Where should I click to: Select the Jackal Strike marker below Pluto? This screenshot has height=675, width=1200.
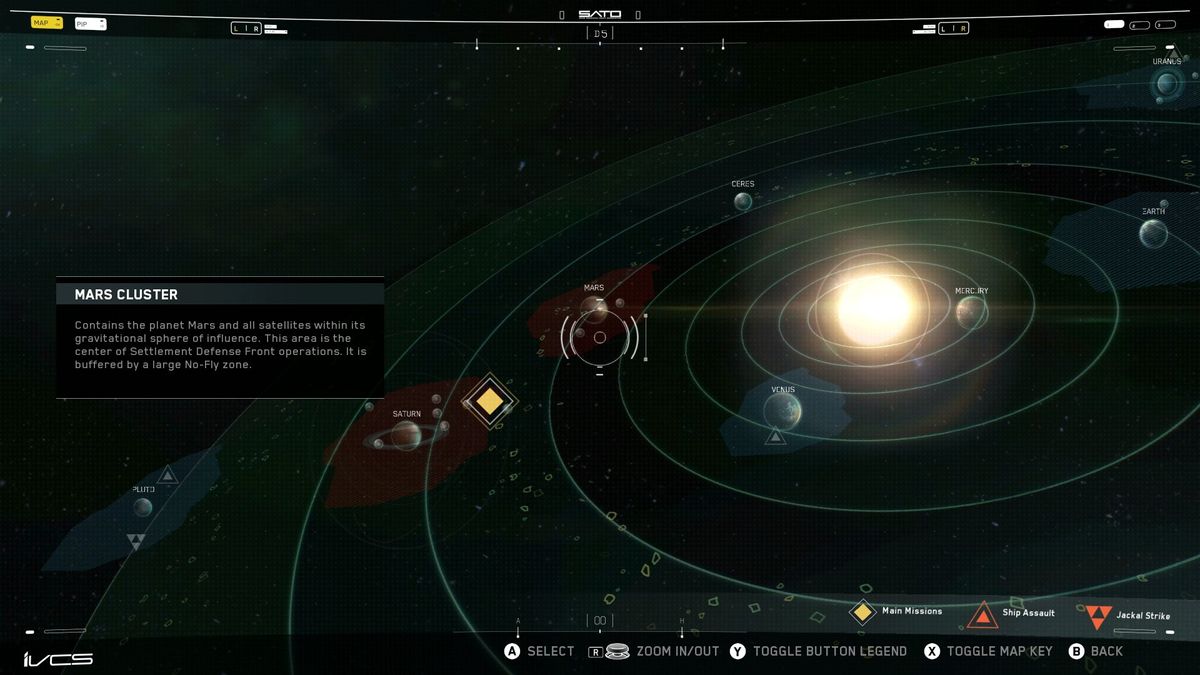[137, 542]
